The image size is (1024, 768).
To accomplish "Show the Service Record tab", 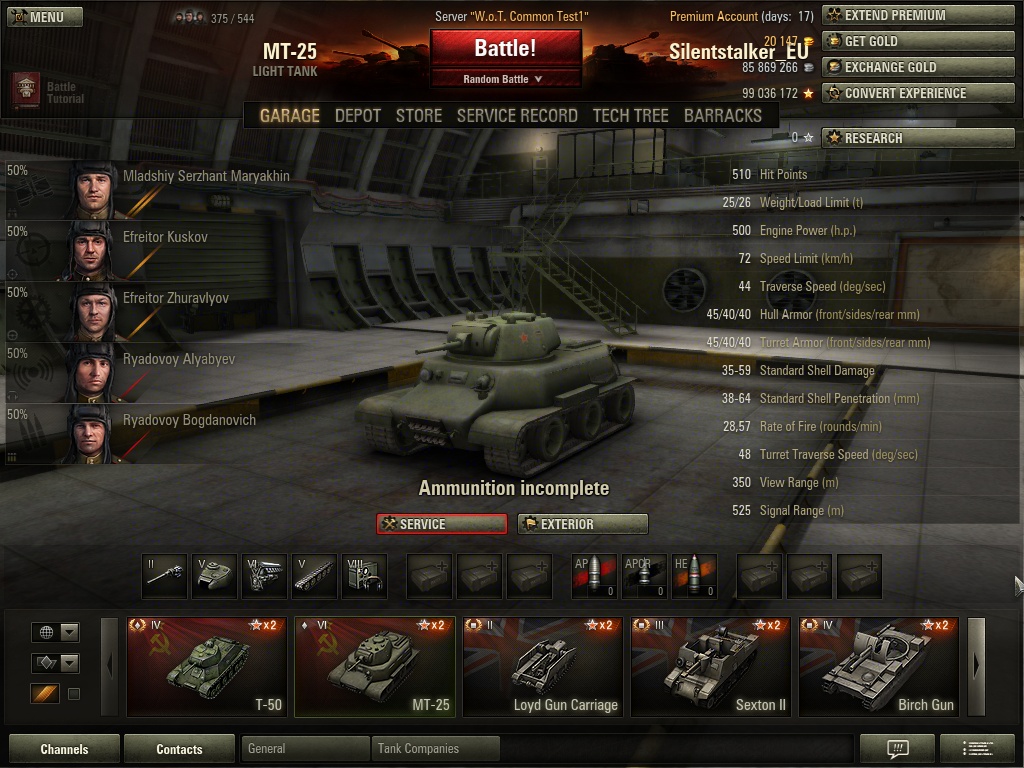I will (x=517, y=116).
